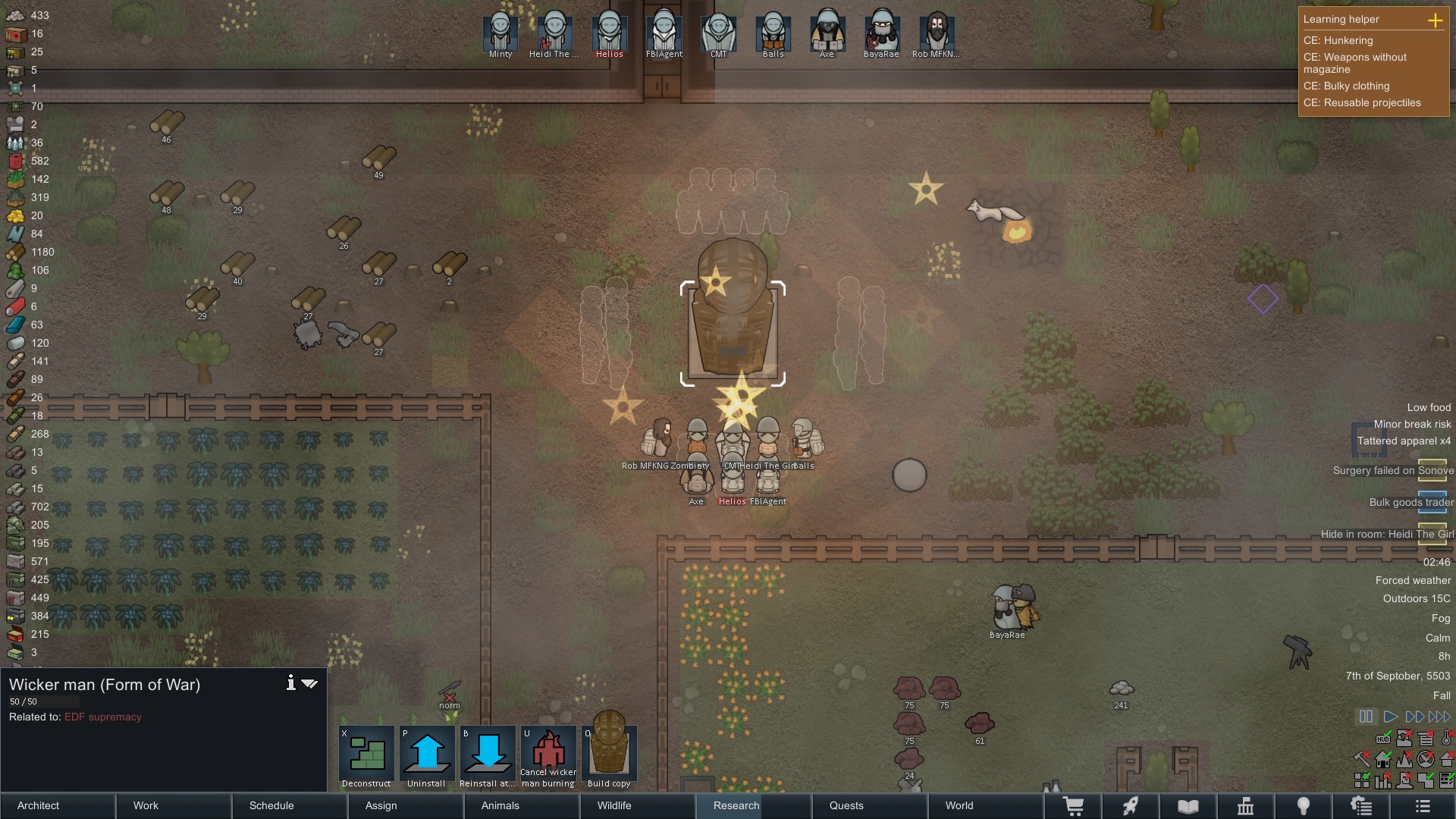Deconstruct the selected wicker man

tap(366, 755)
